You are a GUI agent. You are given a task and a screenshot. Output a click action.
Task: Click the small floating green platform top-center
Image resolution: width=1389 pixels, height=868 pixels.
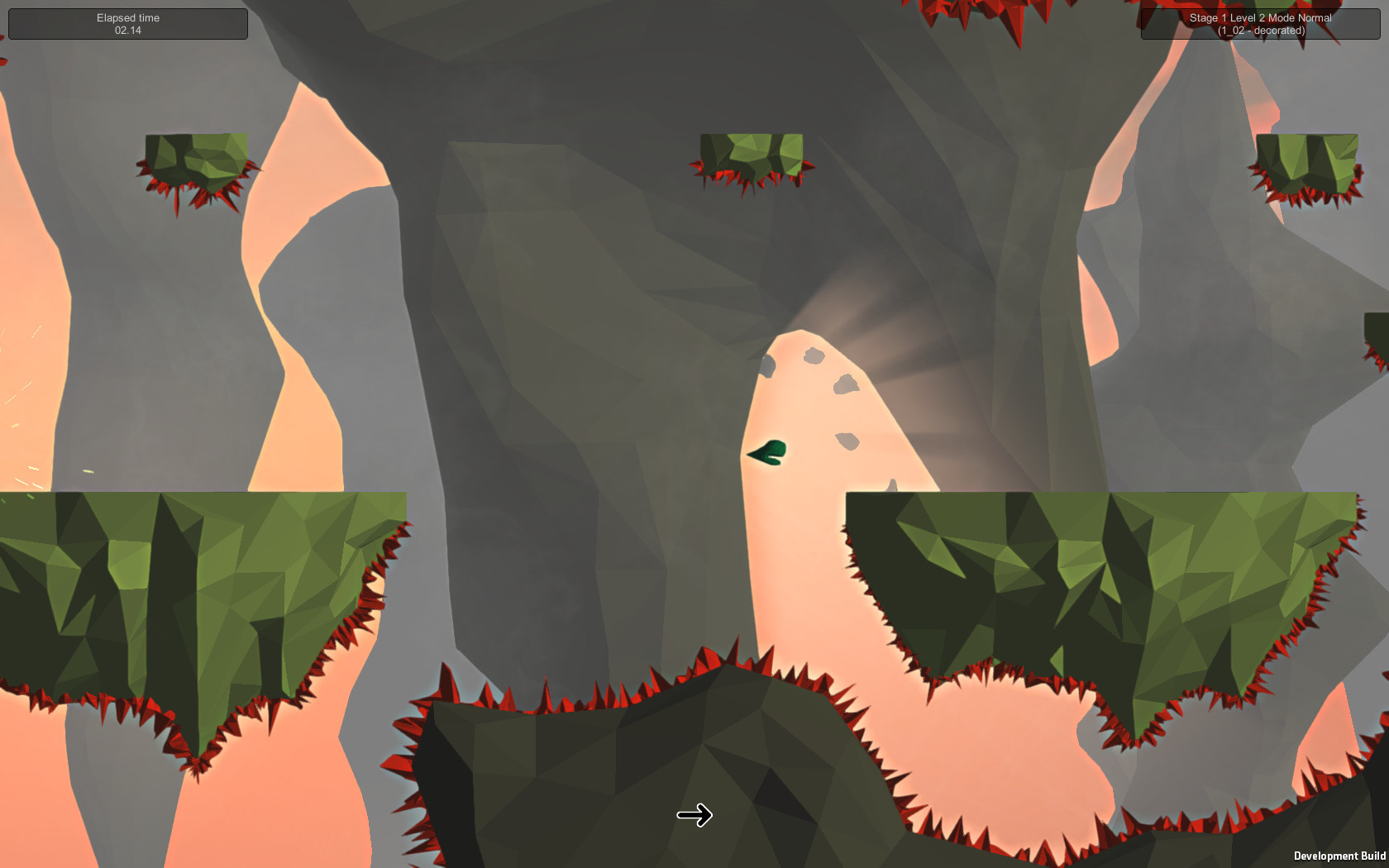click(752, 153)
